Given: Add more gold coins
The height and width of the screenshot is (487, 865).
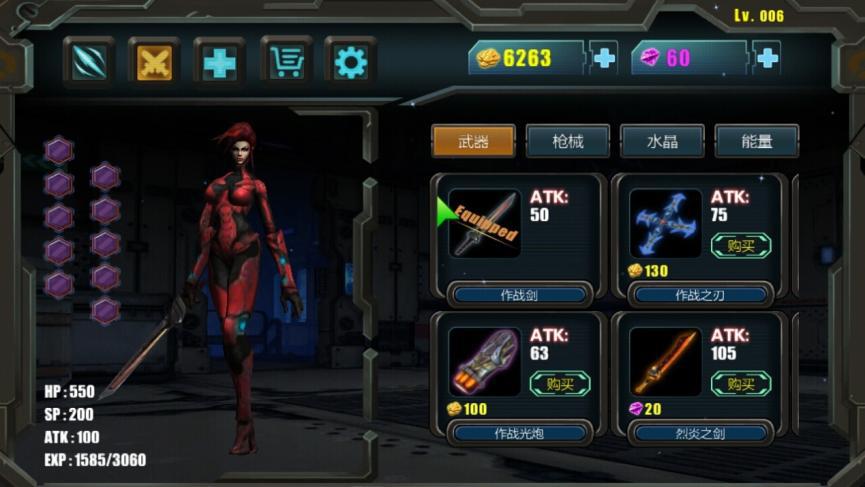Looking at the screenshot, I should pyautogui.click(x=604, y=58).
